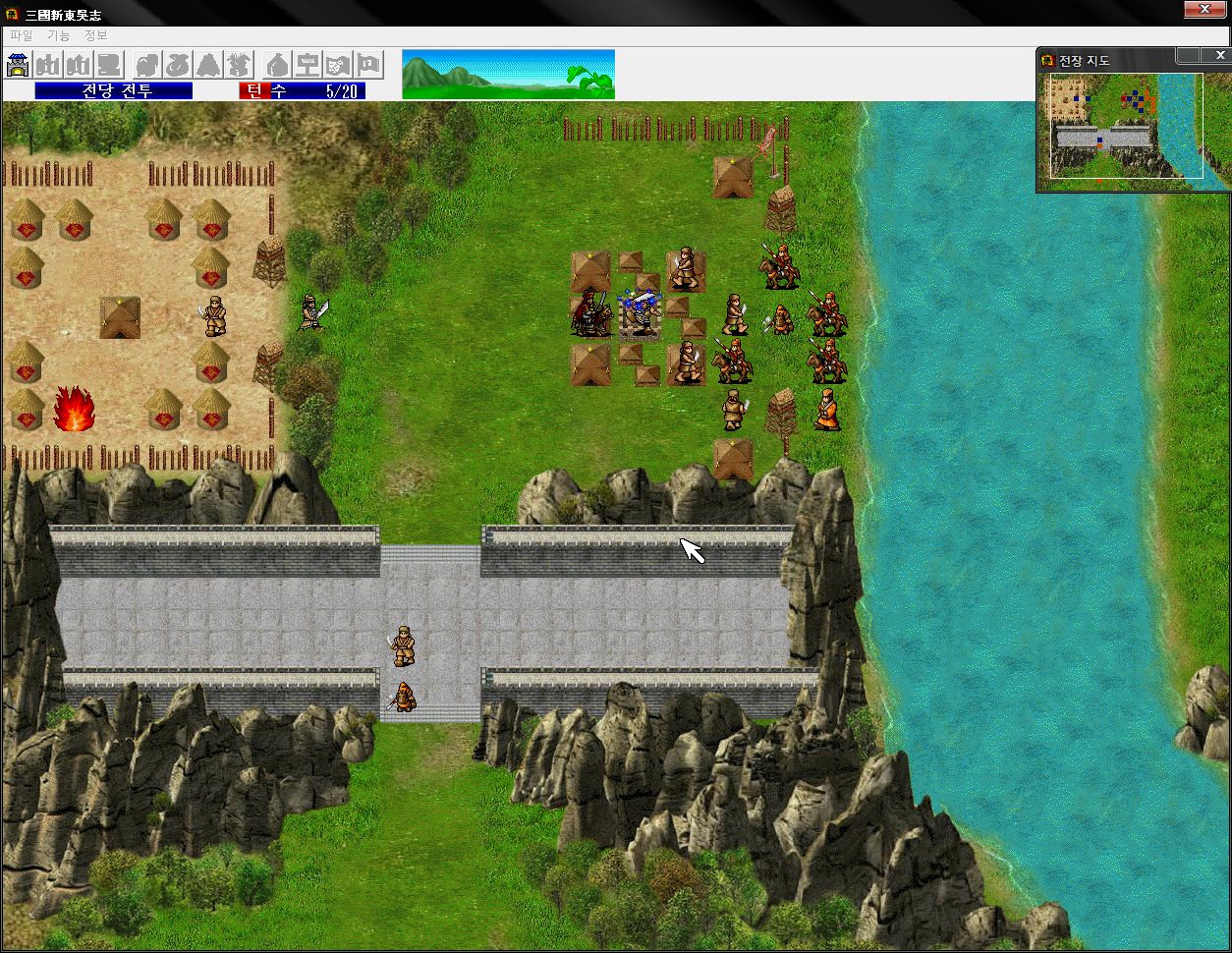Click the mountain-shaped toolbar icon
This screenshot has height=953, width=1232.
coord(208,66)
